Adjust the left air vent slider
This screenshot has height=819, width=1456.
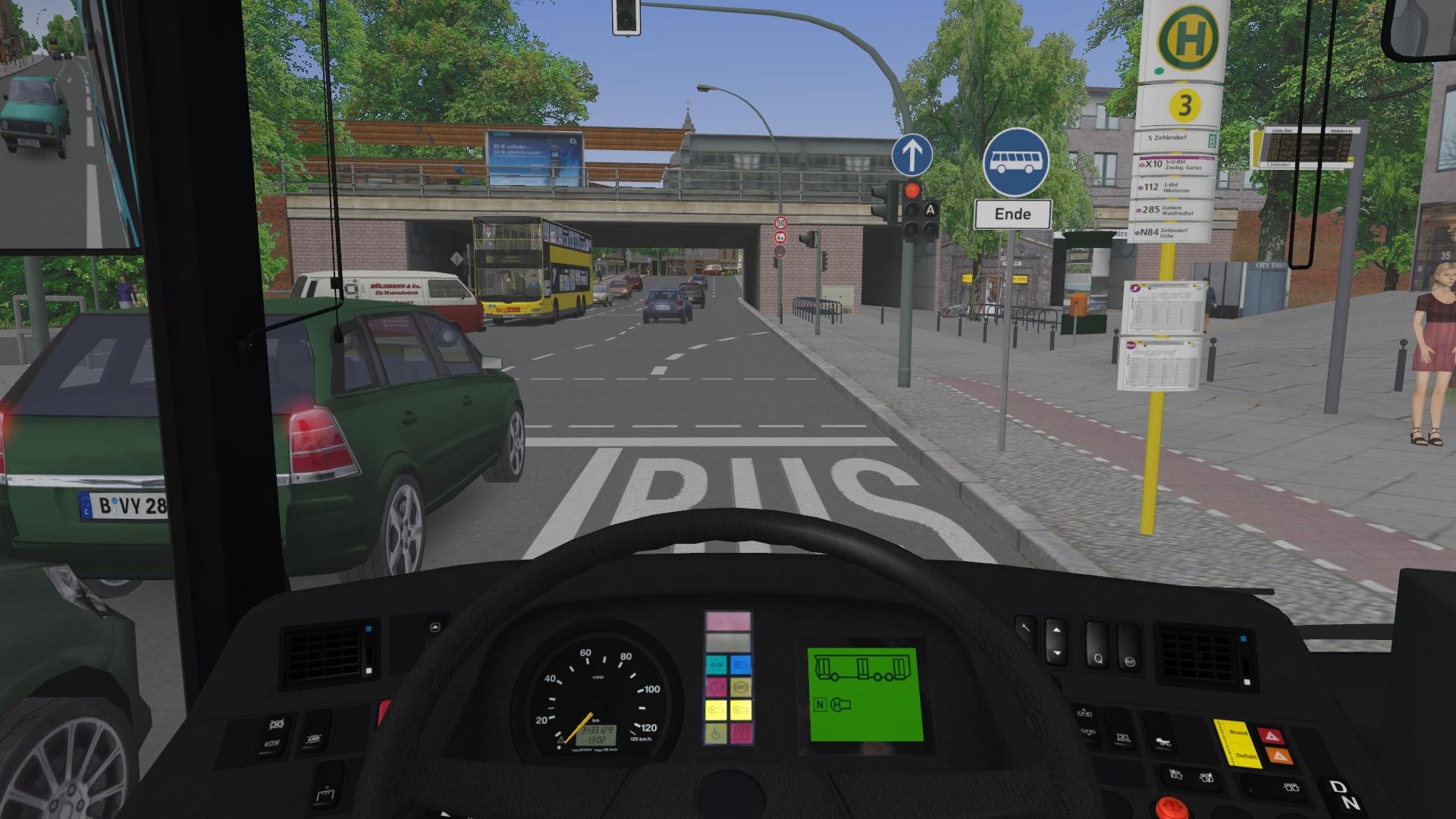click(367, 649)
